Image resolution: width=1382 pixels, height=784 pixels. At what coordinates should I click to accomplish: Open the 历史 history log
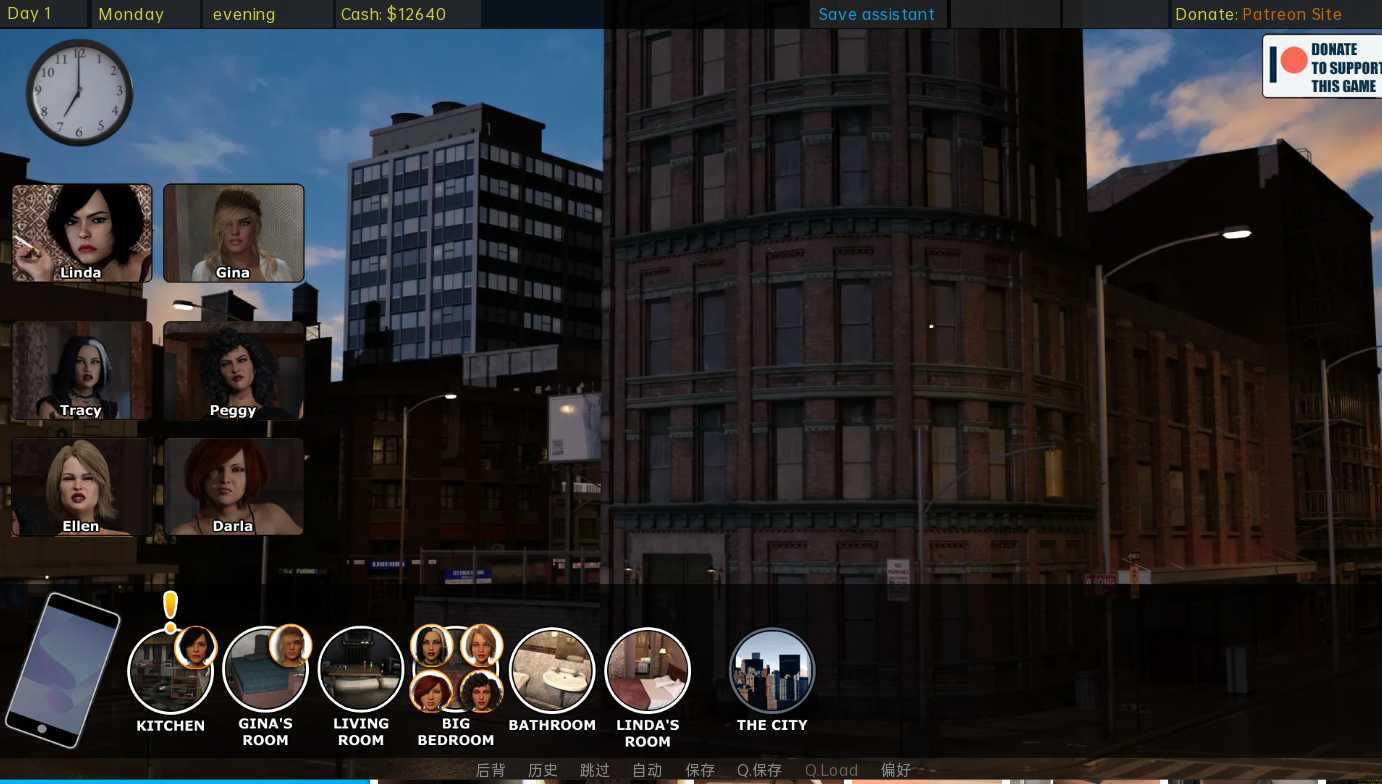pos(543,770)
